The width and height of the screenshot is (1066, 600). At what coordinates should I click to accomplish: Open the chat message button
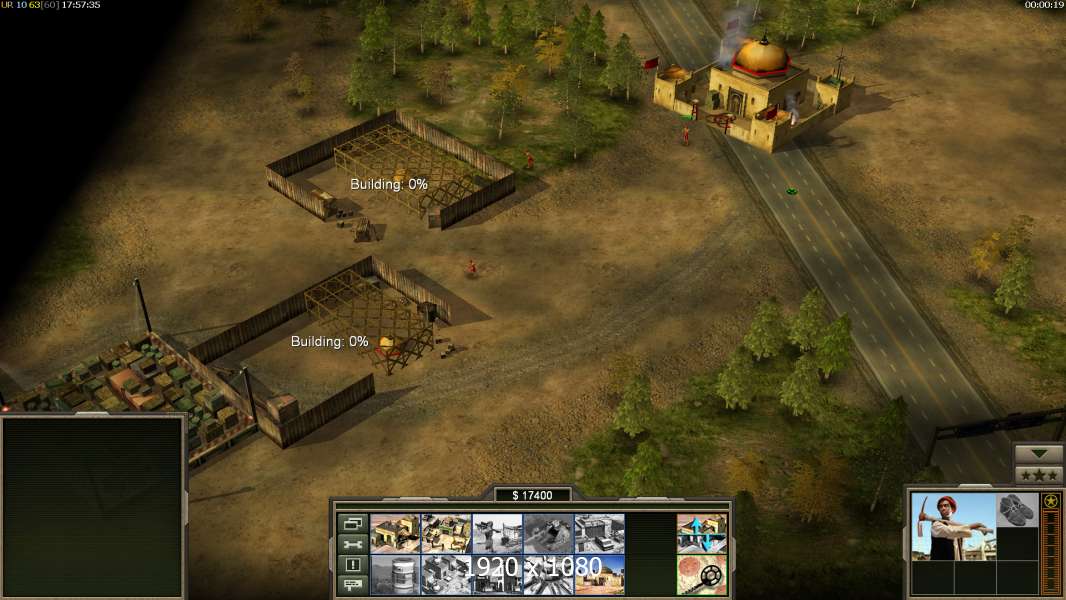[x=352, y=586]
